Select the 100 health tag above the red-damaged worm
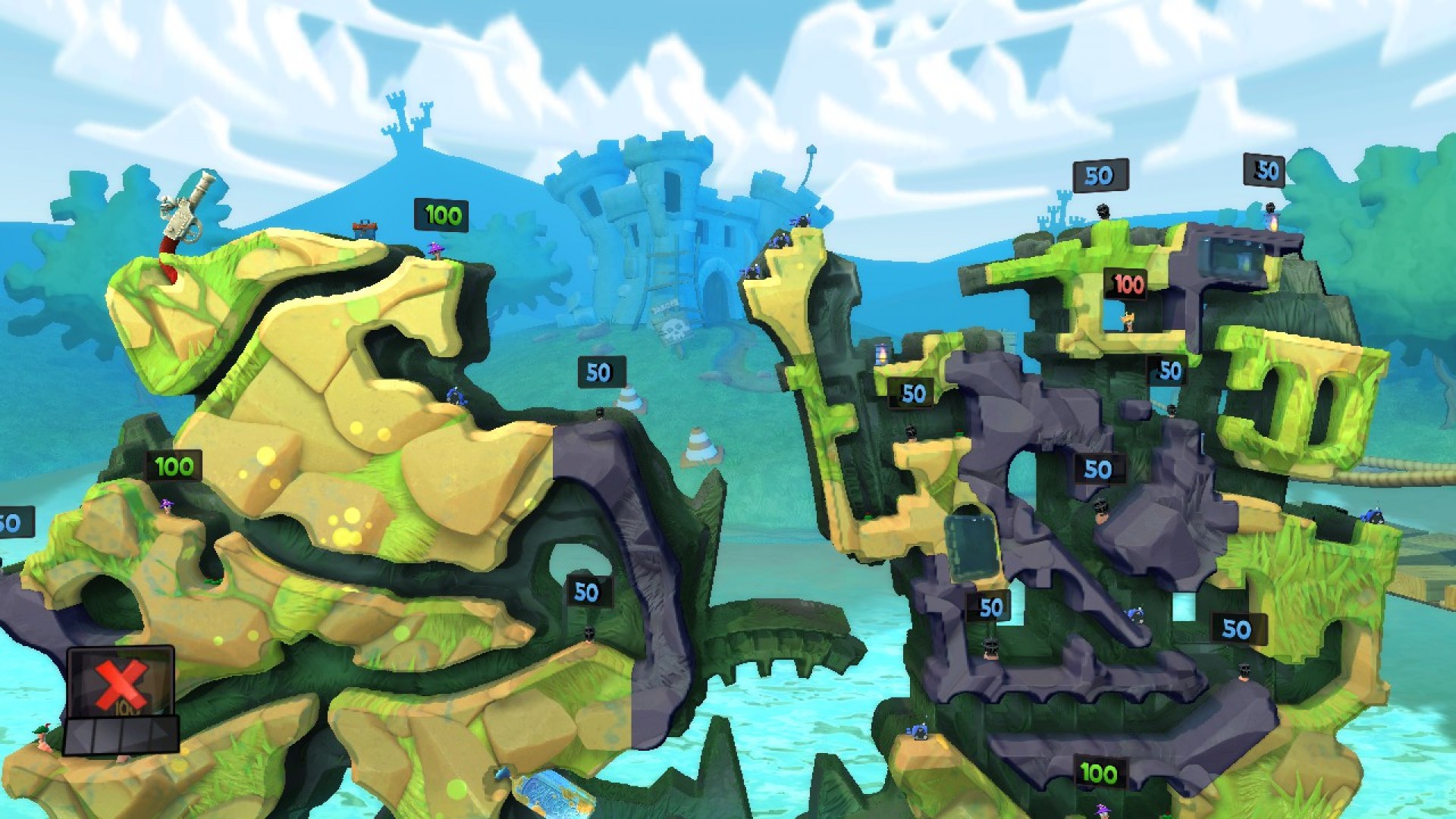1456x819 pixels. [1126, 284]
